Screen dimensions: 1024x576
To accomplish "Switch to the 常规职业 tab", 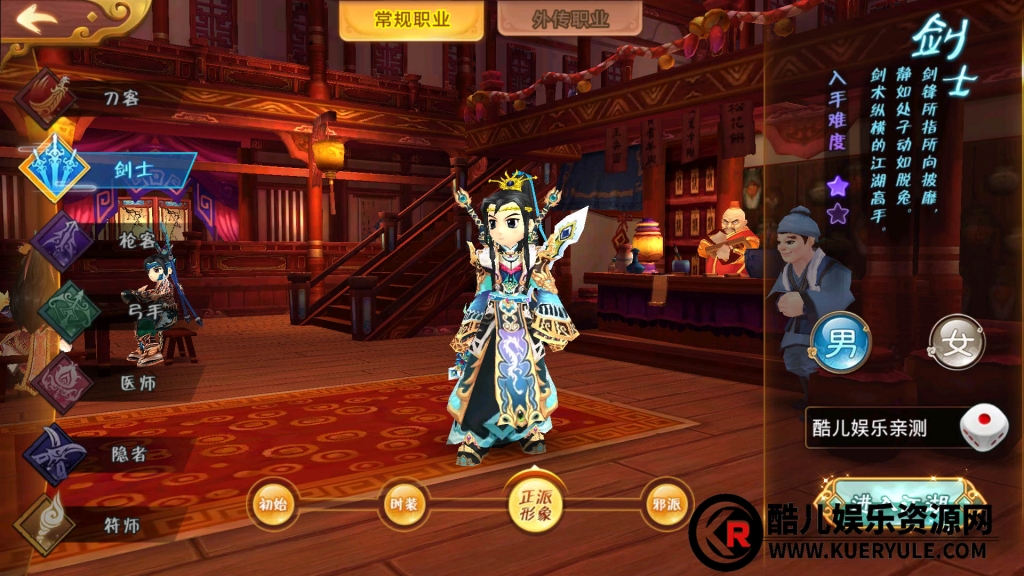I will (411, 19).
